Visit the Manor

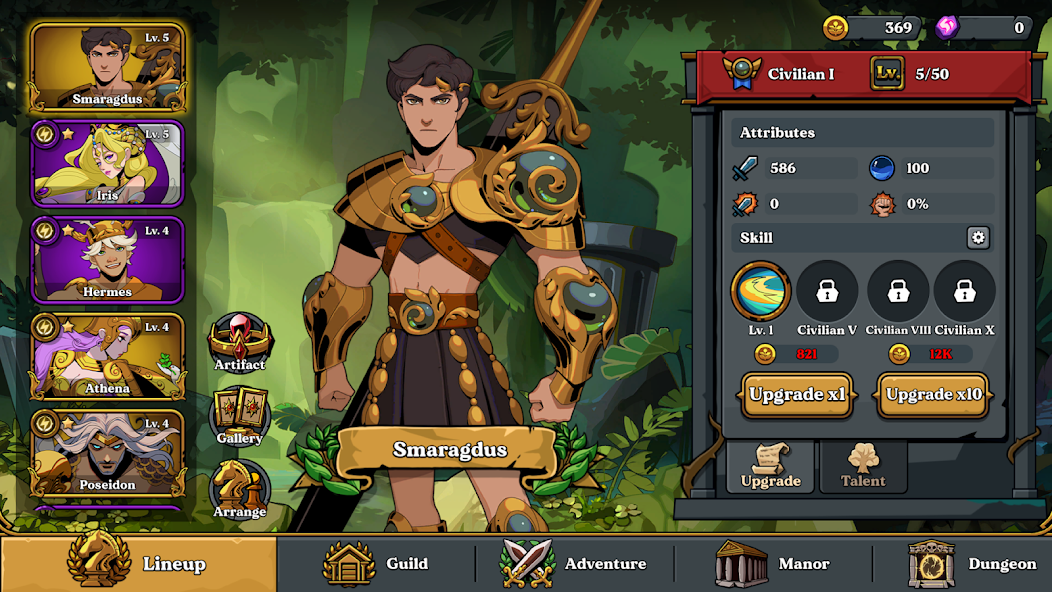coord(773,564)
